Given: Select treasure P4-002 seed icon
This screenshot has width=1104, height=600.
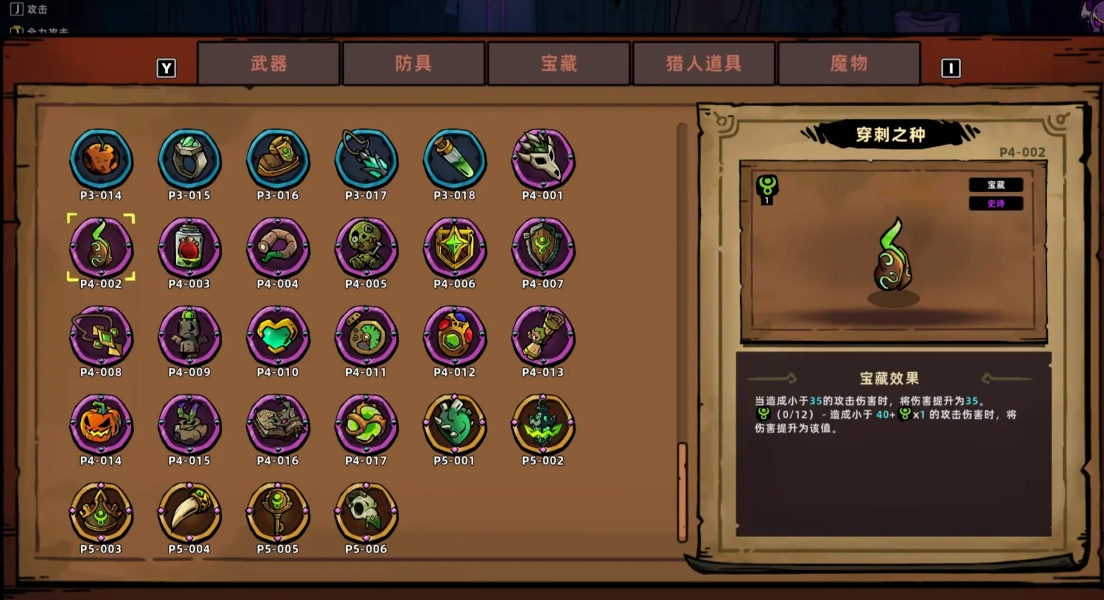Looking at the screenshot, I should pyautogui.click(x=101, y=247).
